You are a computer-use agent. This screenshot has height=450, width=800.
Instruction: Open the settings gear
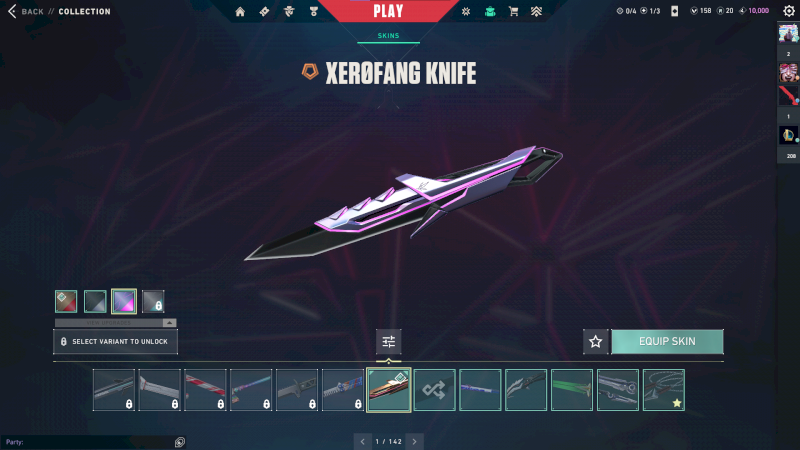(788, 11)
